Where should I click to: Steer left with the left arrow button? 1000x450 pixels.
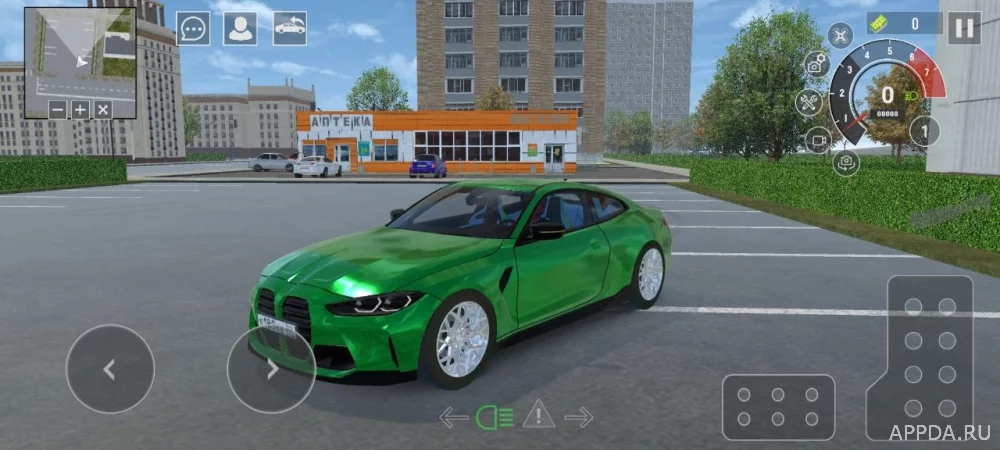click(x=110, y=369)
